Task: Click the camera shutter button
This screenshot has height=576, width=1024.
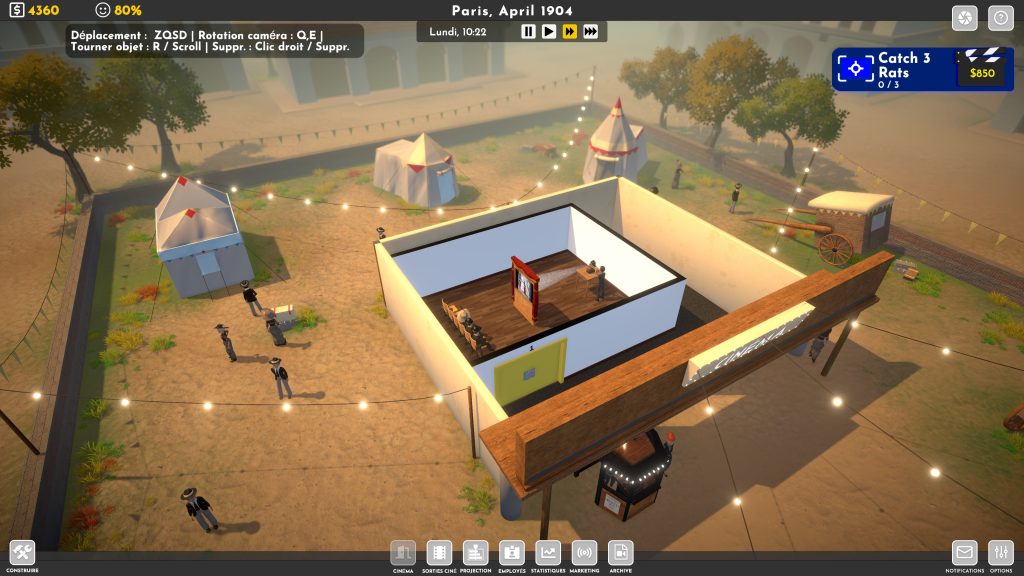Action: (x=964, y=18)
